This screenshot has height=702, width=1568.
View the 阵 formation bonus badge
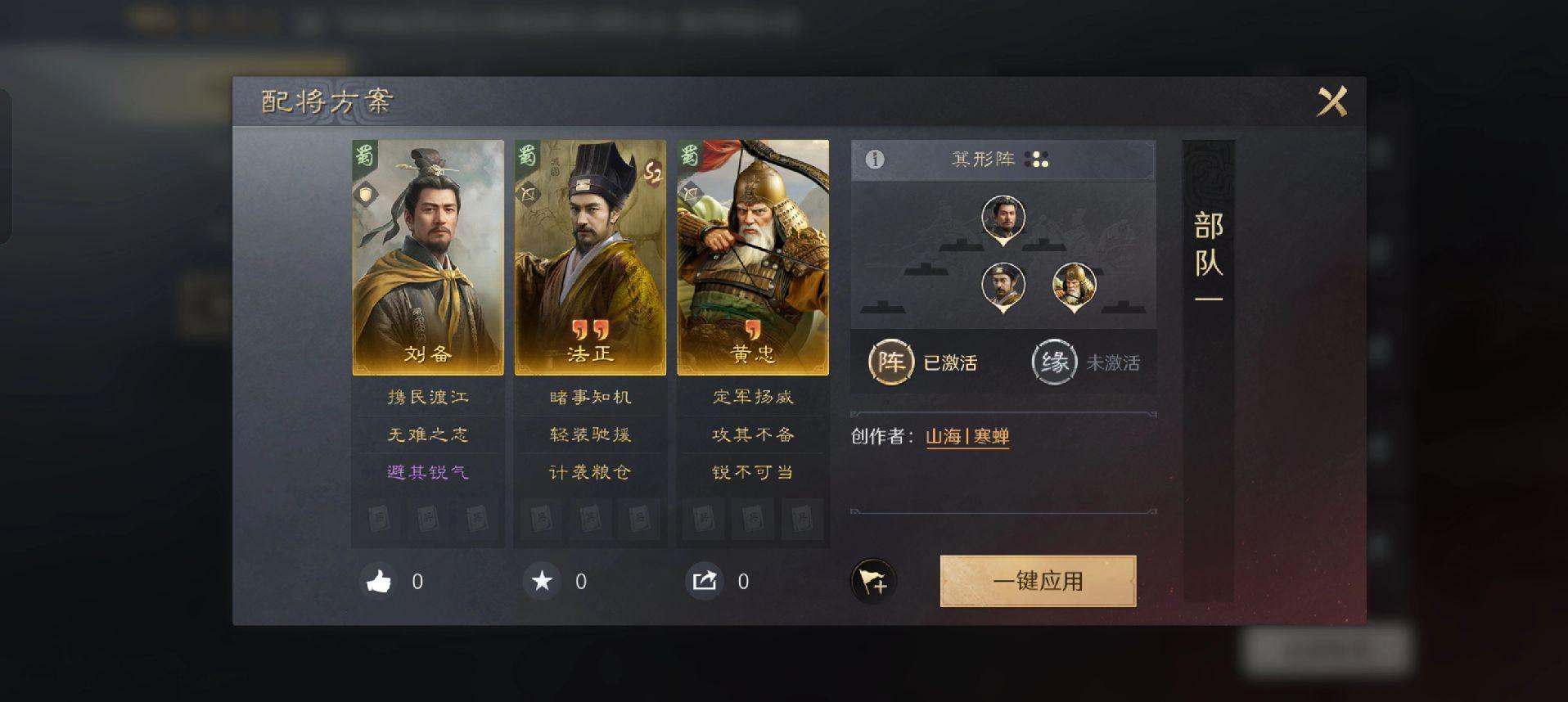[890, 362]
